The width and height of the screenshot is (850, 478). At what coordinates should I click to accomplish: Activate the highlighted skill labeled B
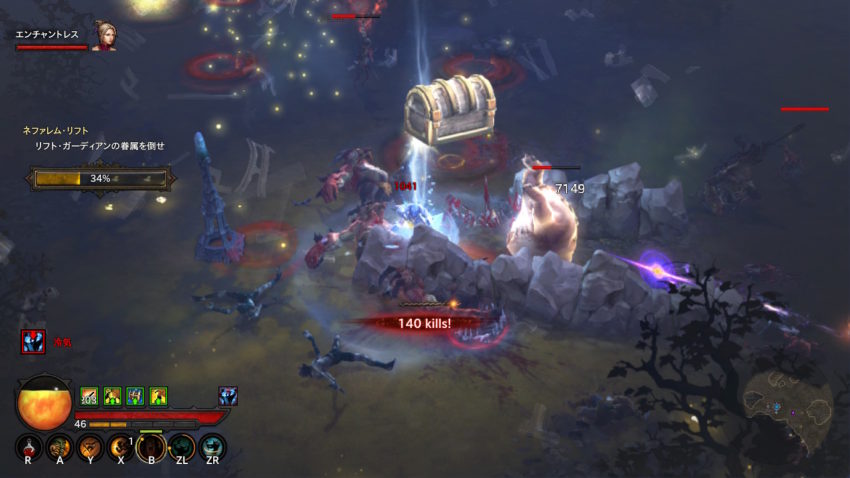click(x=151, y=447)
